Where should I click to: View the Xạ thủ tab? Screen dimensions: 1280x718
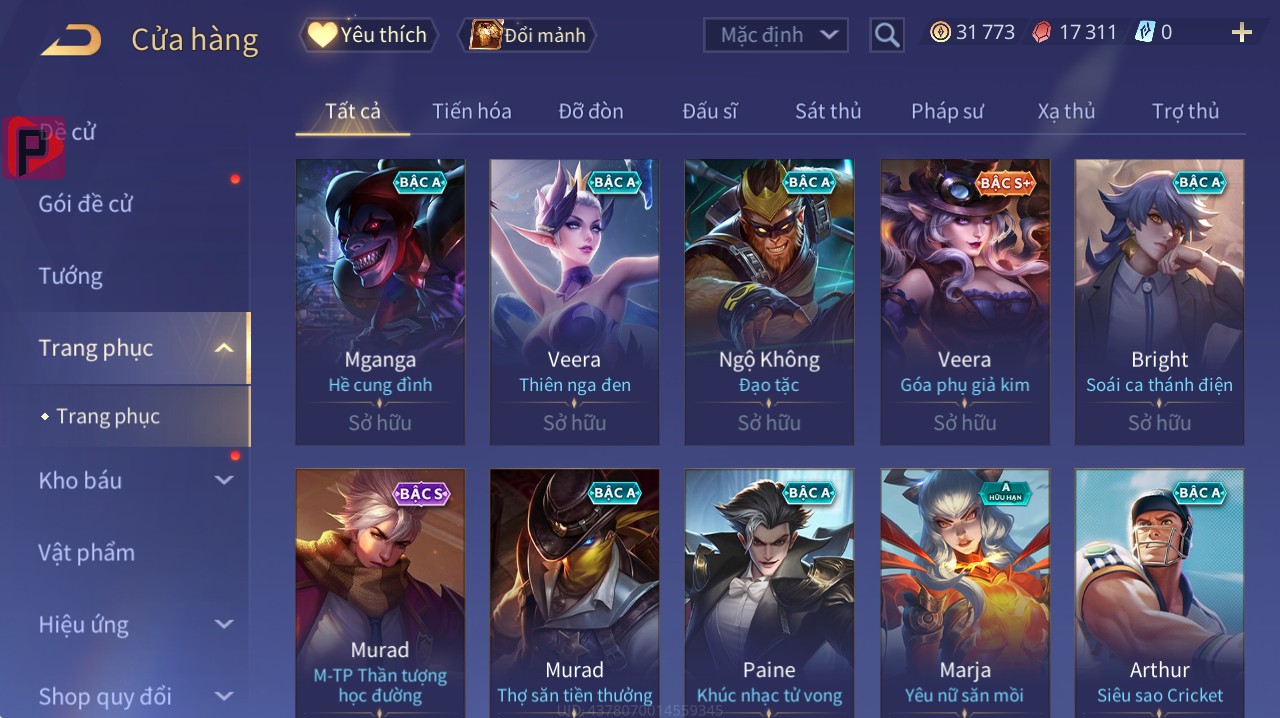coord(1066,111)
